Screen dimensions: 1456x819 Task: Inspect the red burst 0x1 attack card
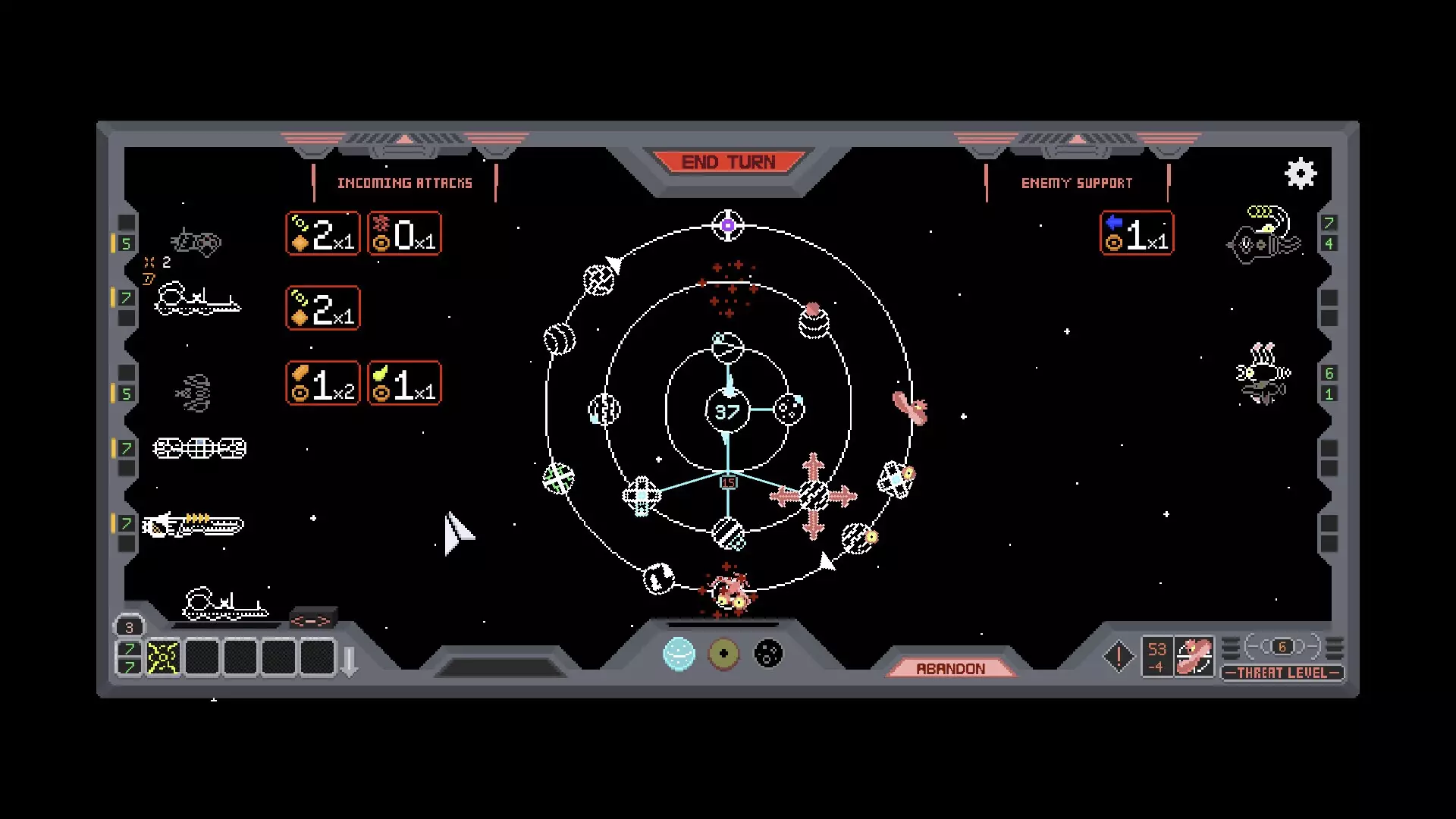pos(404,234)
